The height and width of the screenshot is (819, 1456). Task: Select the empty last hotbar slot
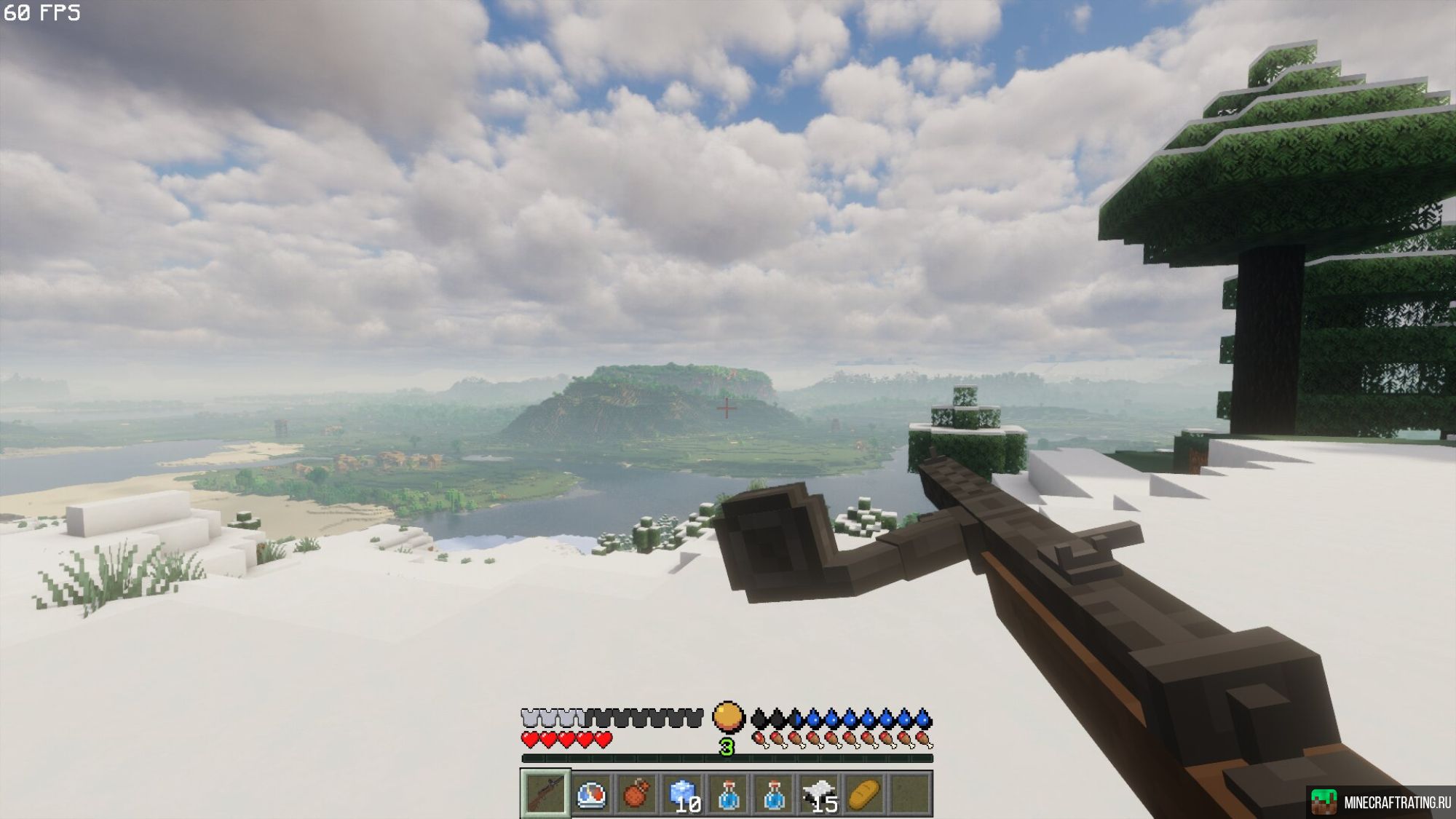(x=911, y=794)
